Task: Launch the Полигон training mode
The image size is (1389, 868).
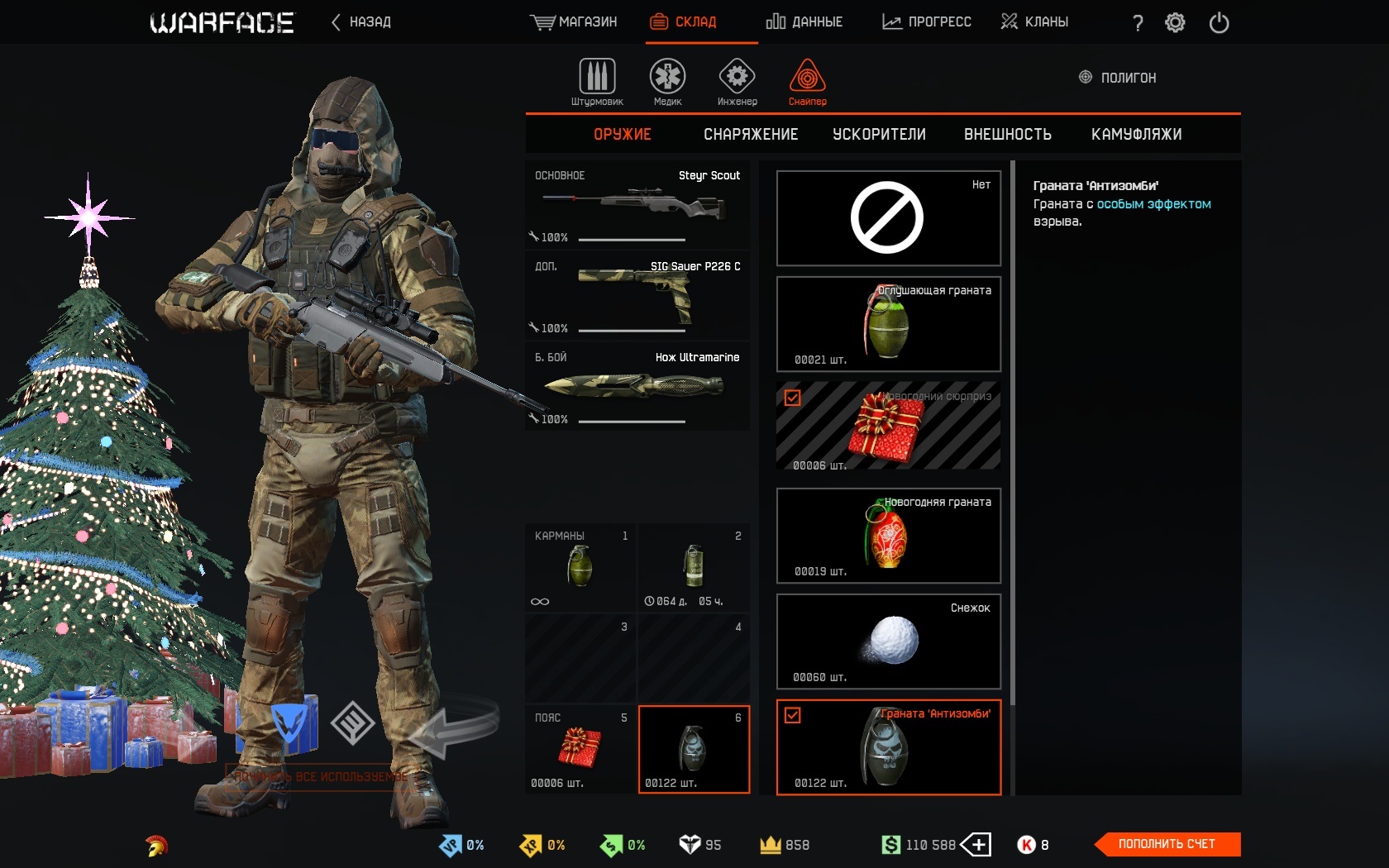Action: [x=1116, y=77]
